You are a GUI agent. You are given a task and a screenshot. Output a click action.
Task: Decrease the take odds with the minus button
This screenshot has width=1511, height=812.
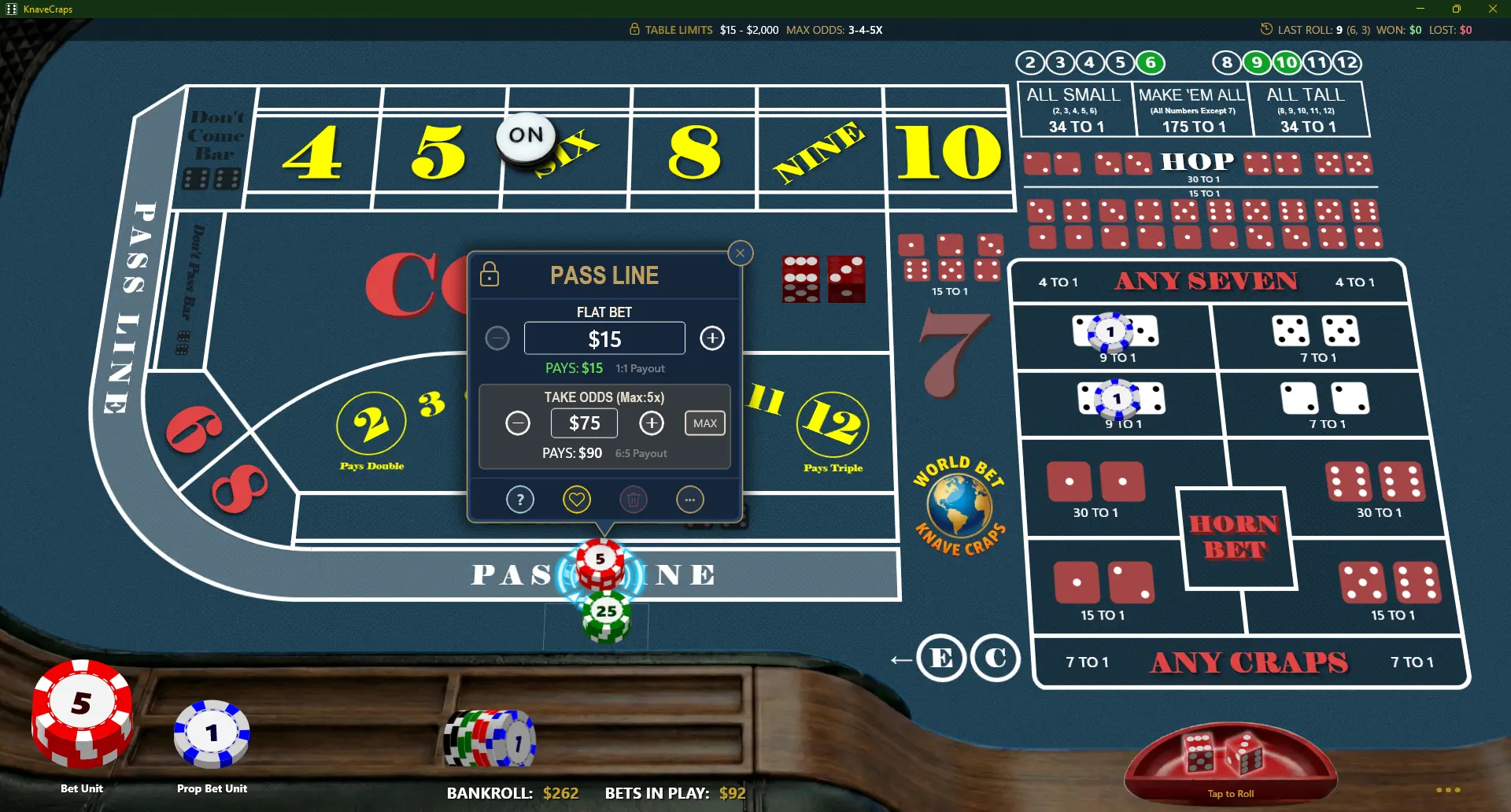click(518, 423)
